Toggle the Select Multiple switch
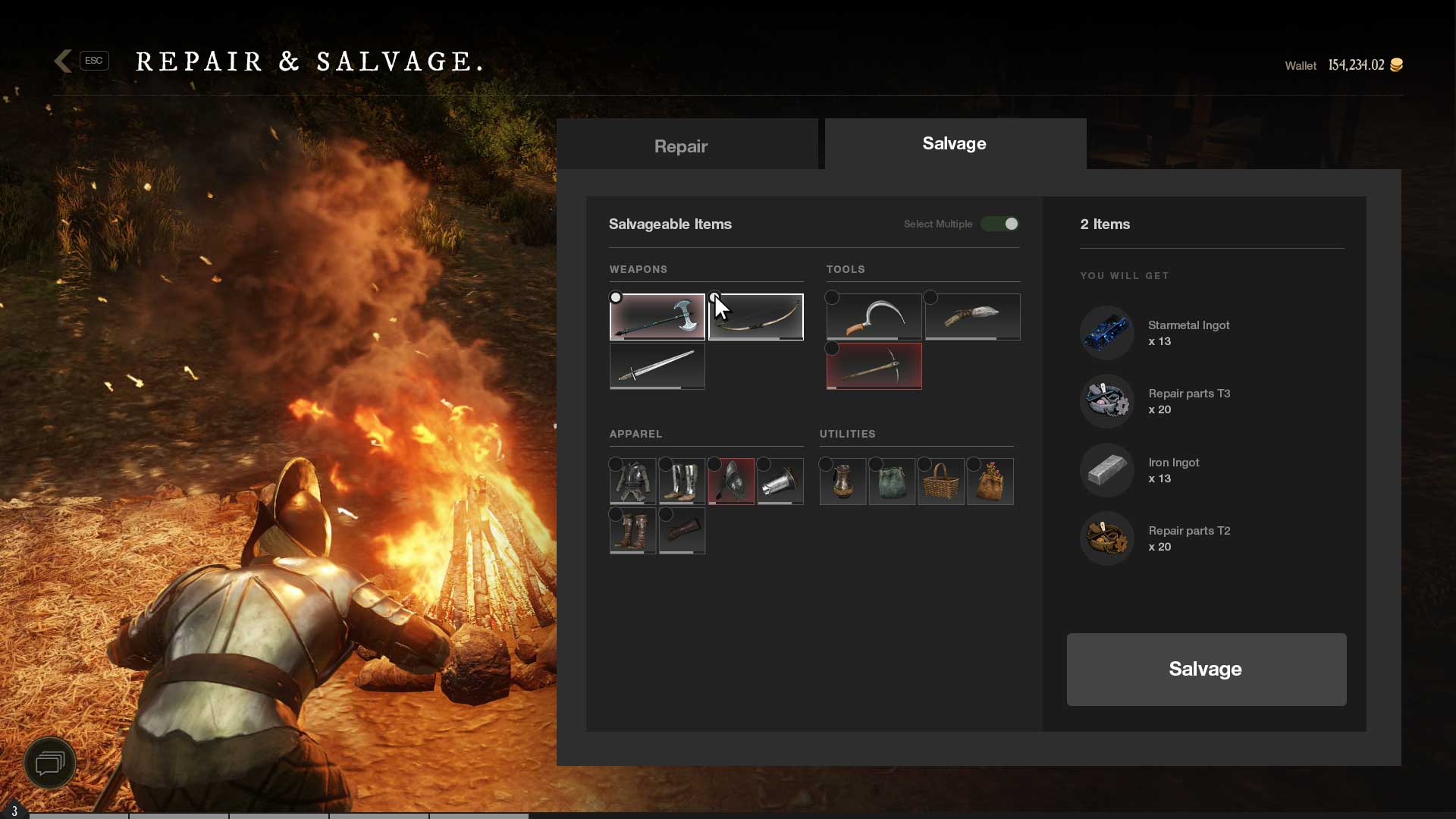Image resolution: width=1456 pixels, height=819 pixels. [999, 224]
